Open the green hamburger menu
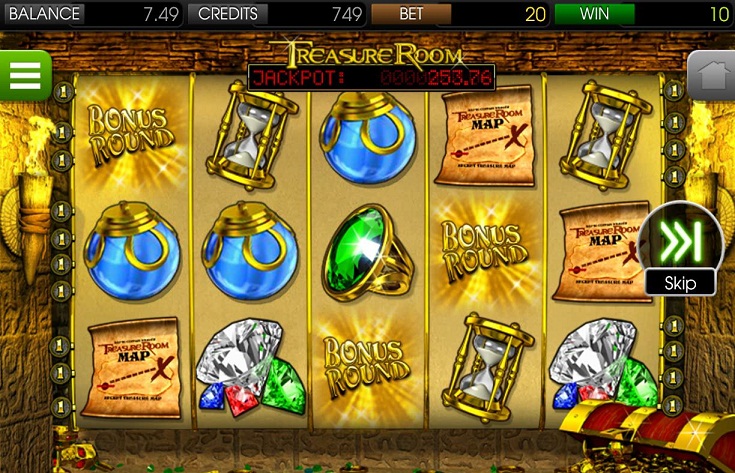The image size is (735, 473). tap(24, 75)
